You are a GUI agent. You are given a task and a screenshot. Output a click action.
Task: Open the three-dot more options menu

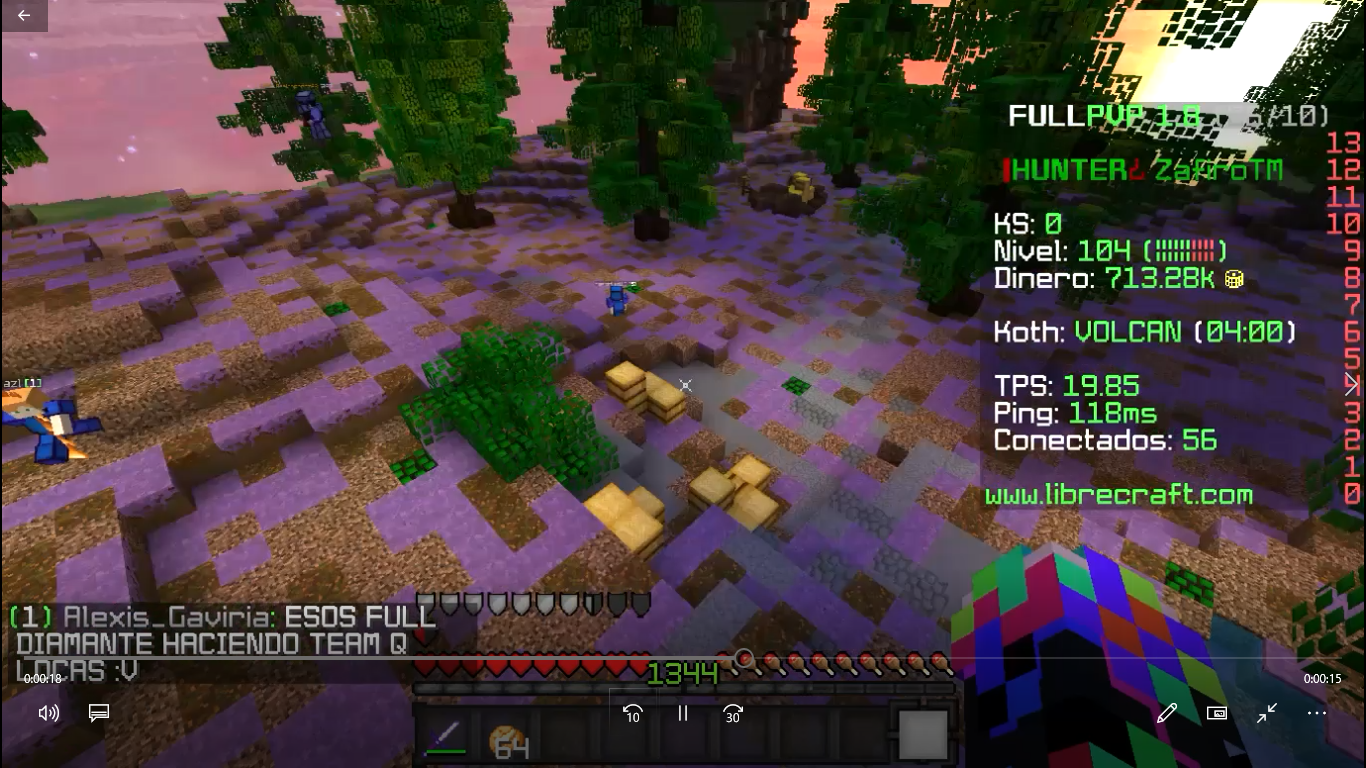[1317, 713]
